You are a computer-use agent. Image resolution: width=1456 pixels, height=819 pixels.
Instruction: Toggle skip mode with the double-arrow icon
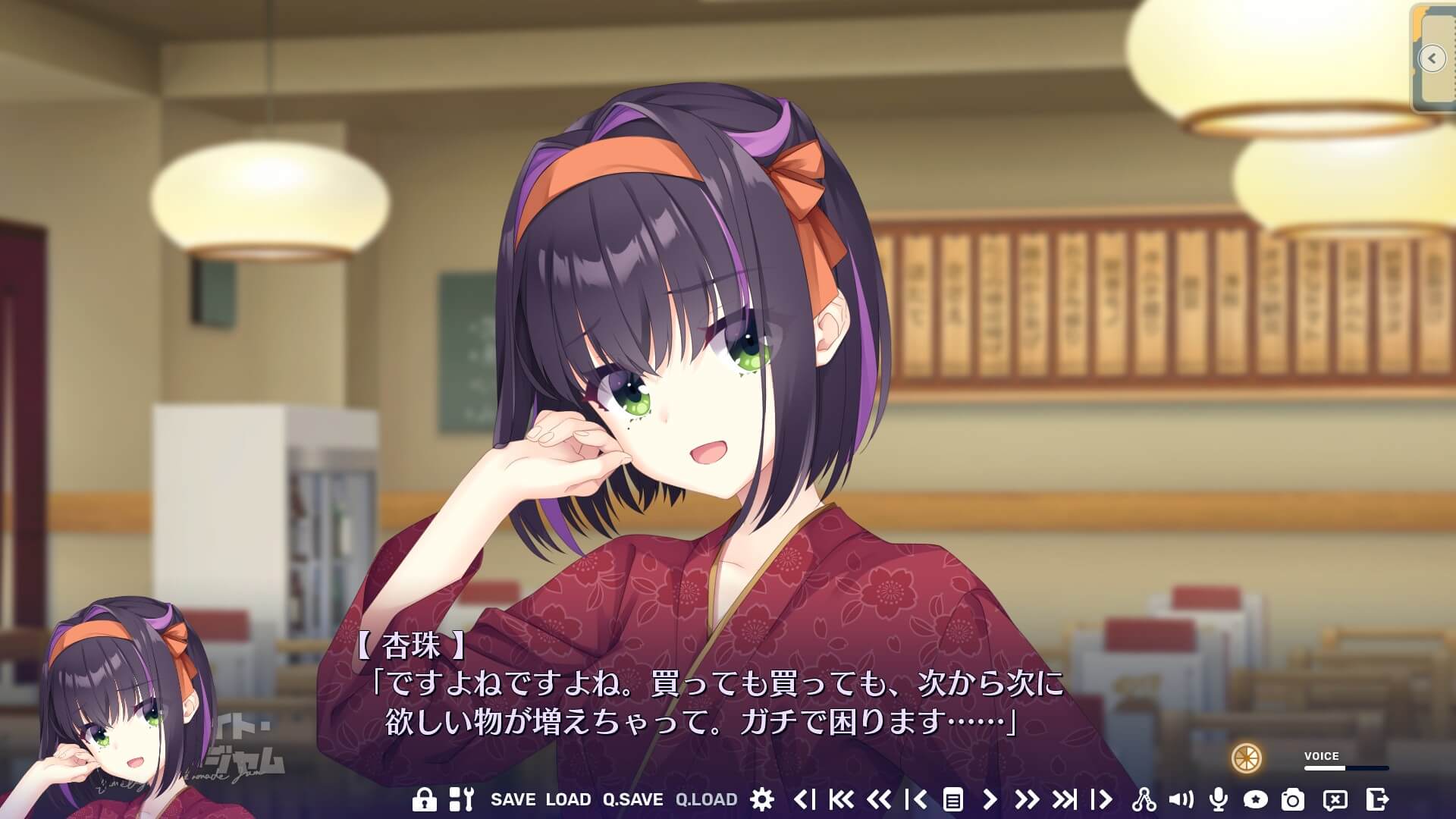(x=1028, y=799)
